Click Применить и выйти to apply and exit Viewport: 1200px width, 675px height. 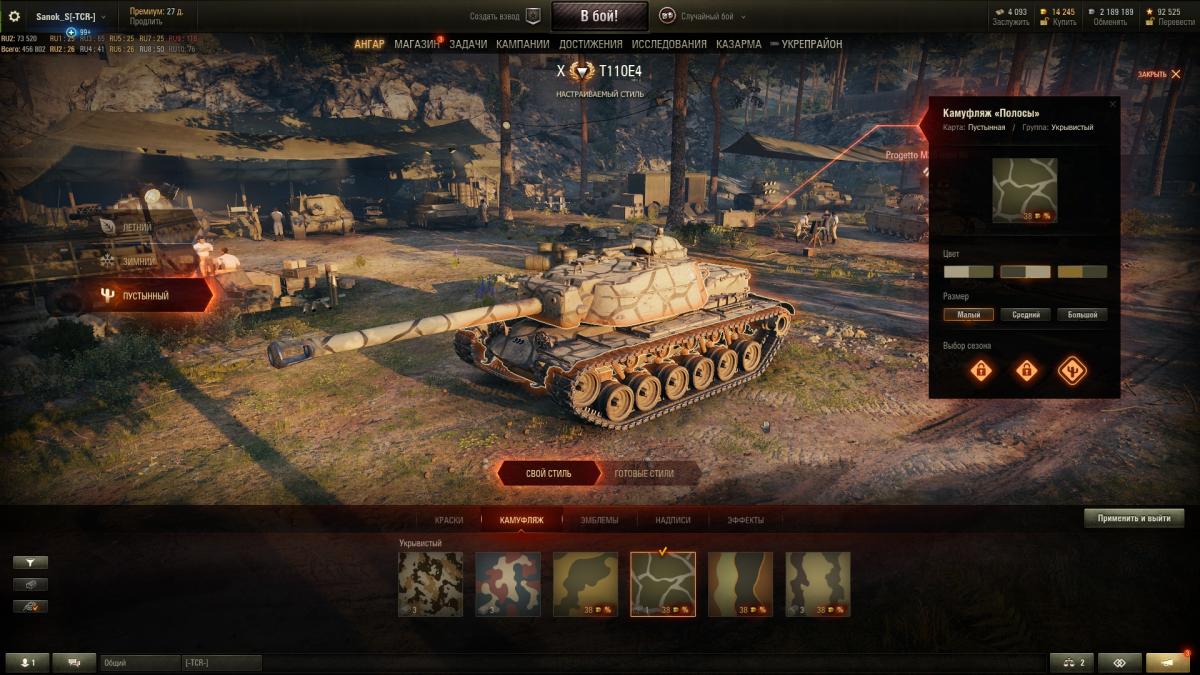pos(1134,518)
